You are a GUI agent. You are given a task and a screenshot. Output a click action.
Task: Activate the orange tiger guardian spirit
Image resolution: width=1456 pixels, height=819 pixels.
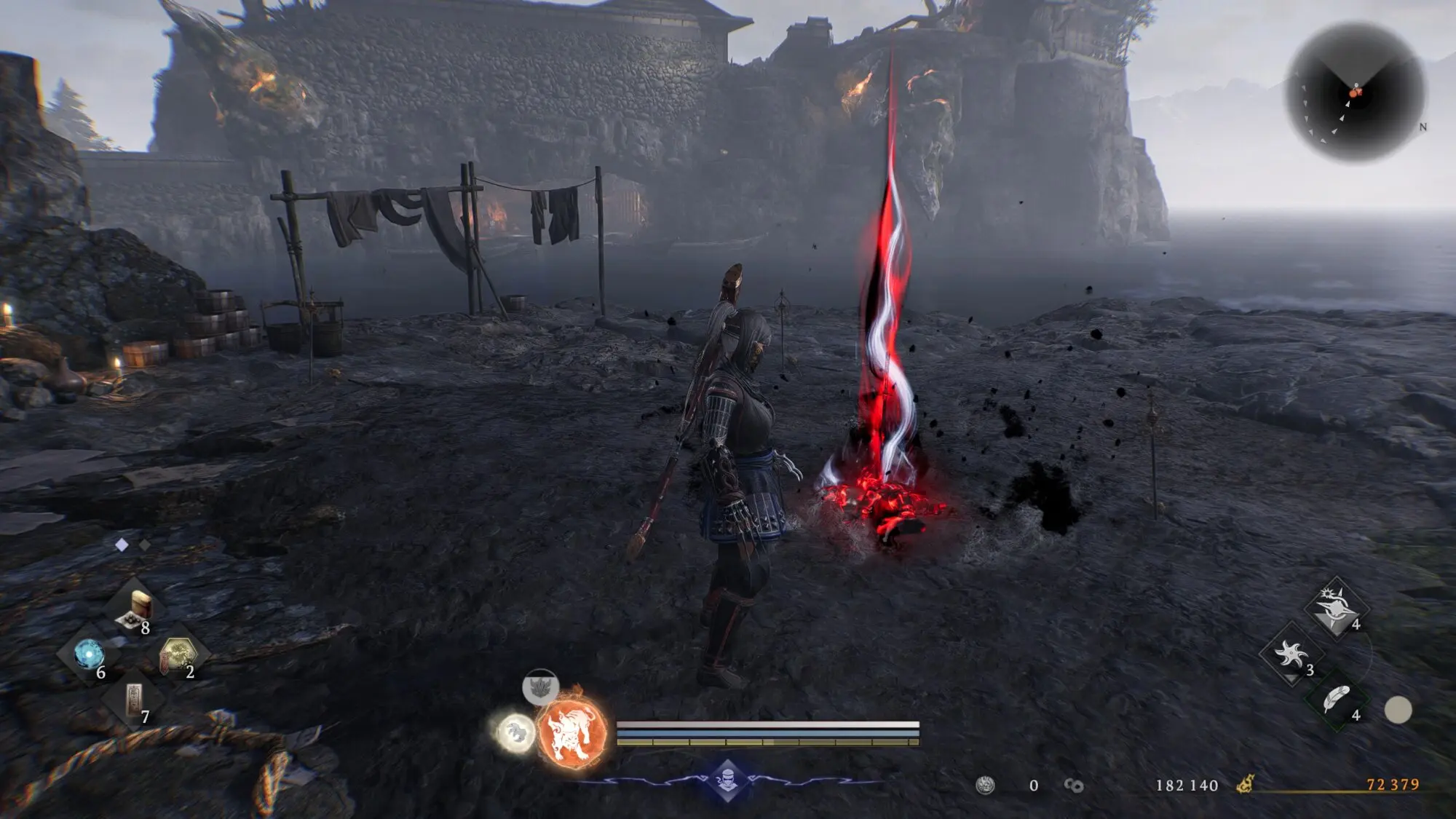pos(573,731)
